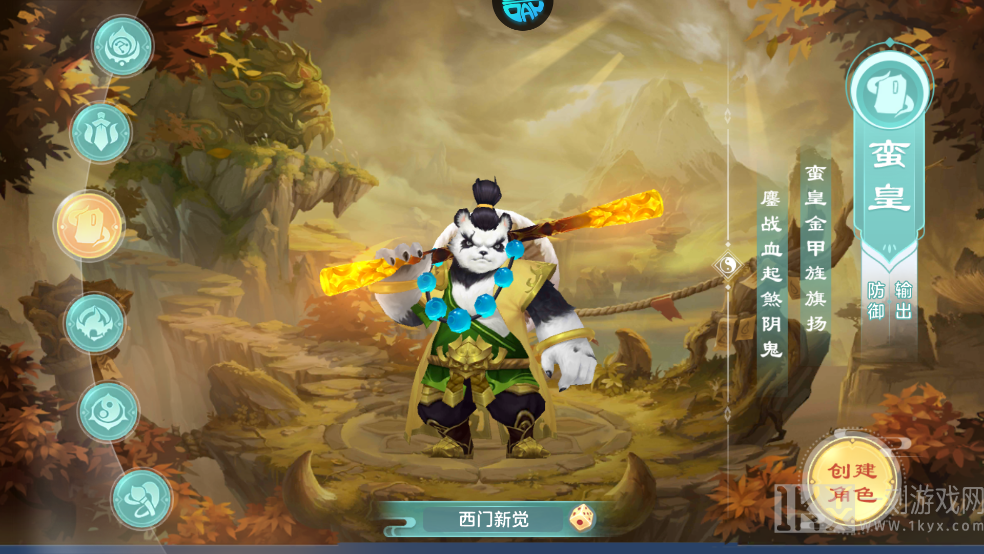Screen dimensions: 984x554
Task: Roll the dice for a random name
Action: 581,518
